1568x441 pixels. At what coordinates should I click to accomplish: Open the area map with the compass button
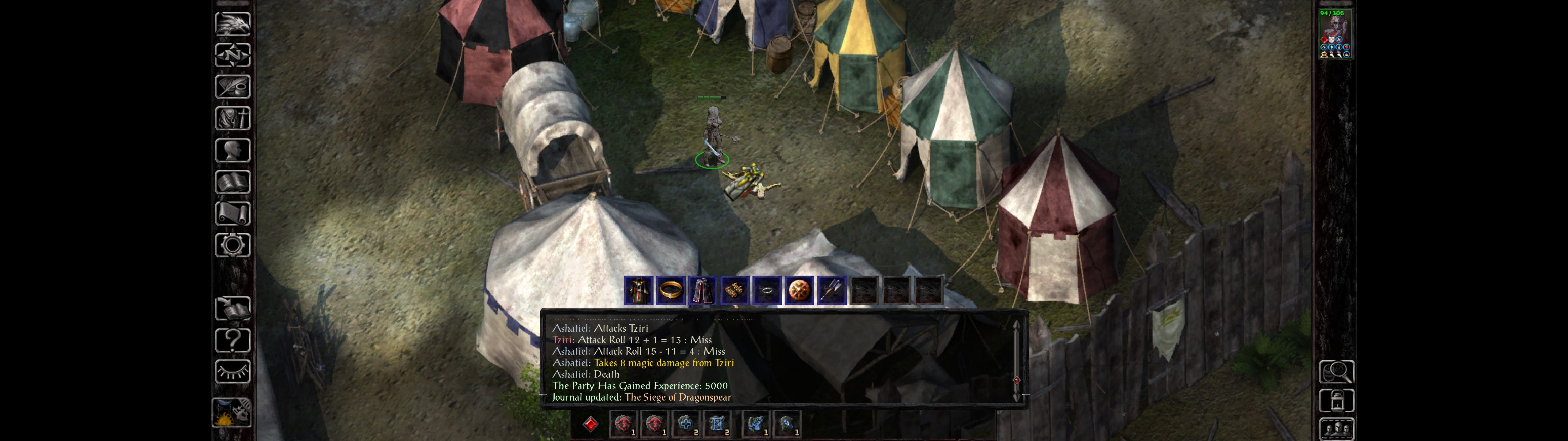[x=232, y=55]
